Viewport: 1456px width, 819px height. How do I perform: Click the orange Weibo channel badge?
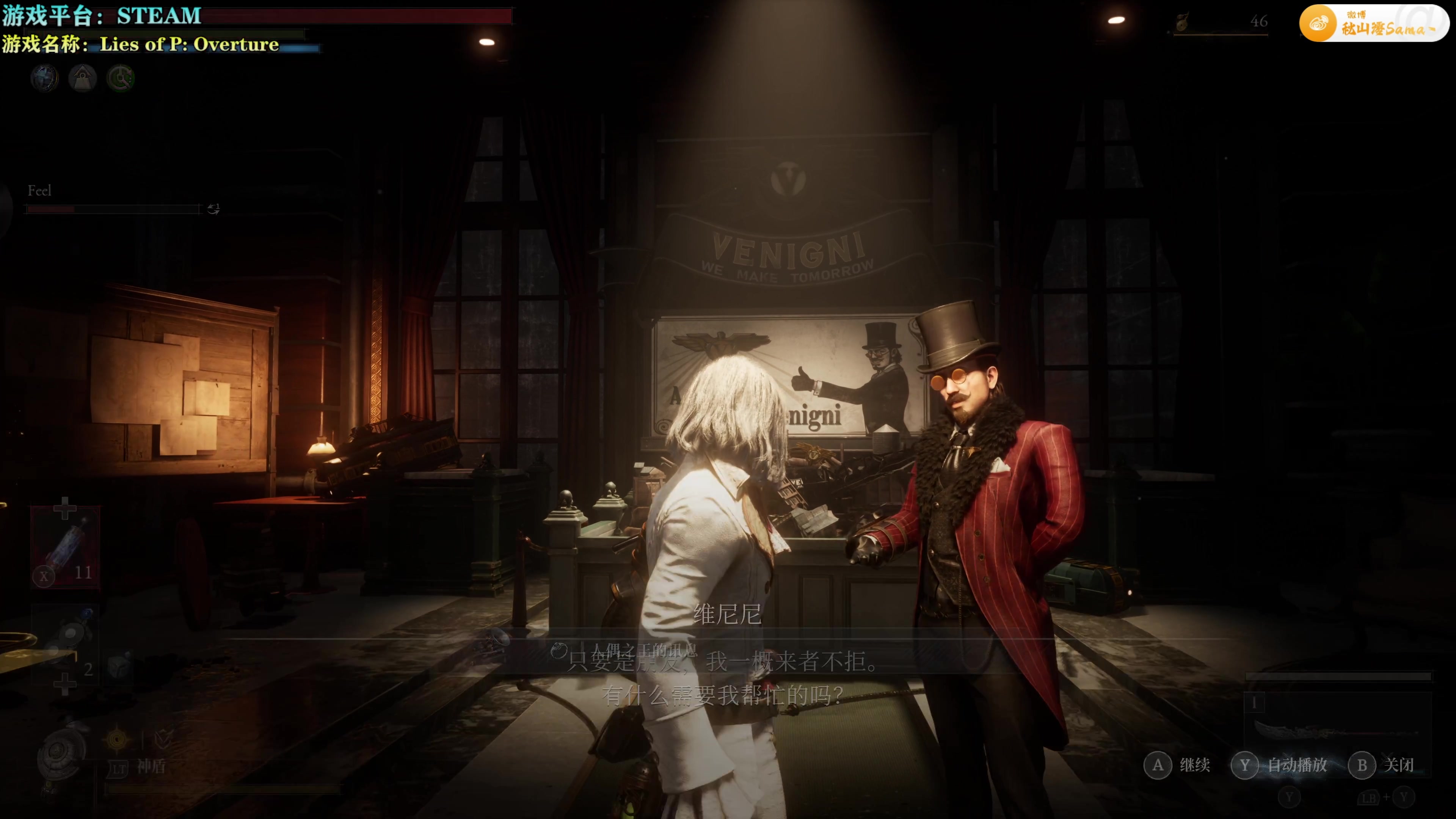(1374, 24)
